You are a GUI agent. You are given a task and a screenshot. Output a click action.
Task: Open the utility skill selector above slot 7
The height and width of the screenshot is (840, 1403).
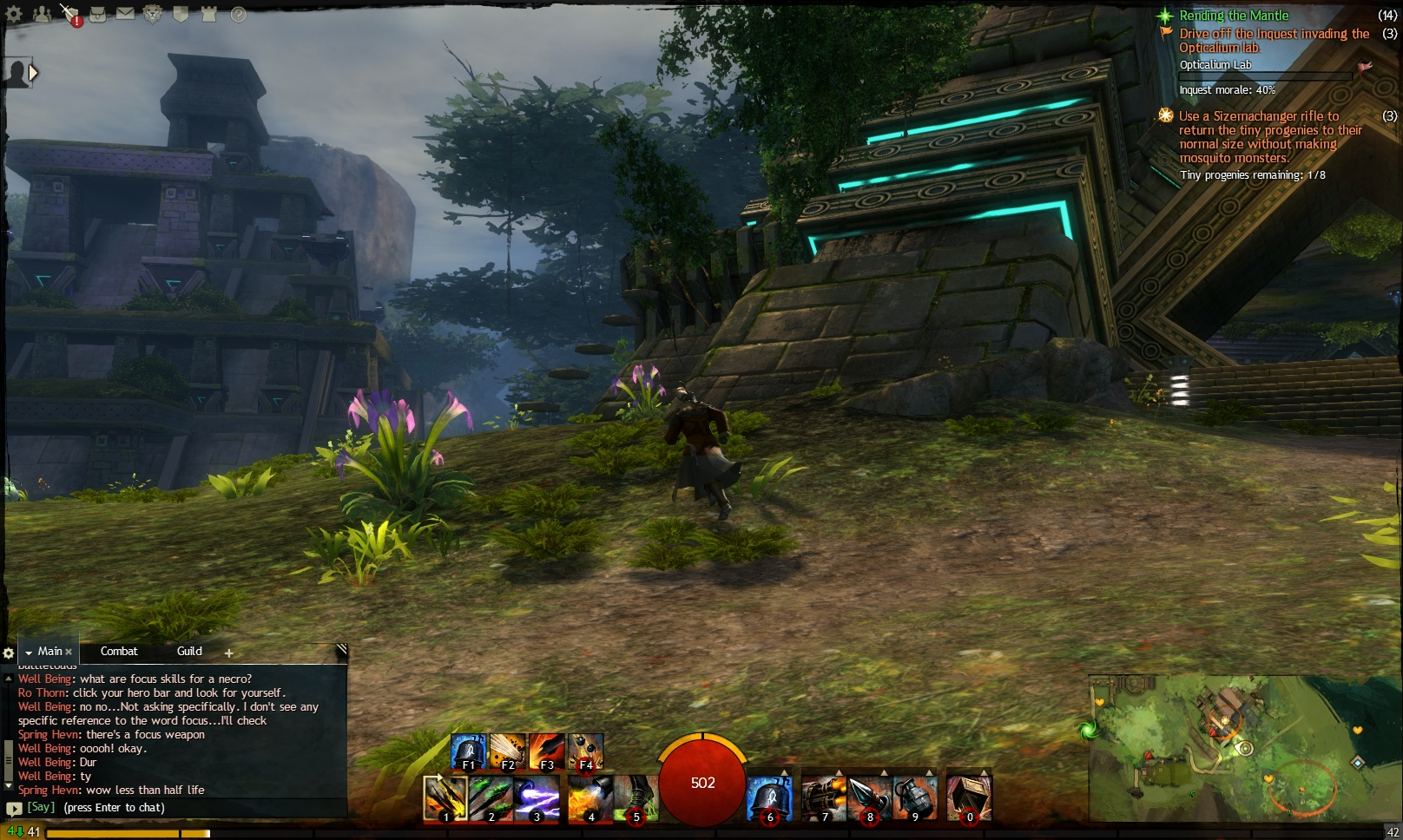[840, 771]
